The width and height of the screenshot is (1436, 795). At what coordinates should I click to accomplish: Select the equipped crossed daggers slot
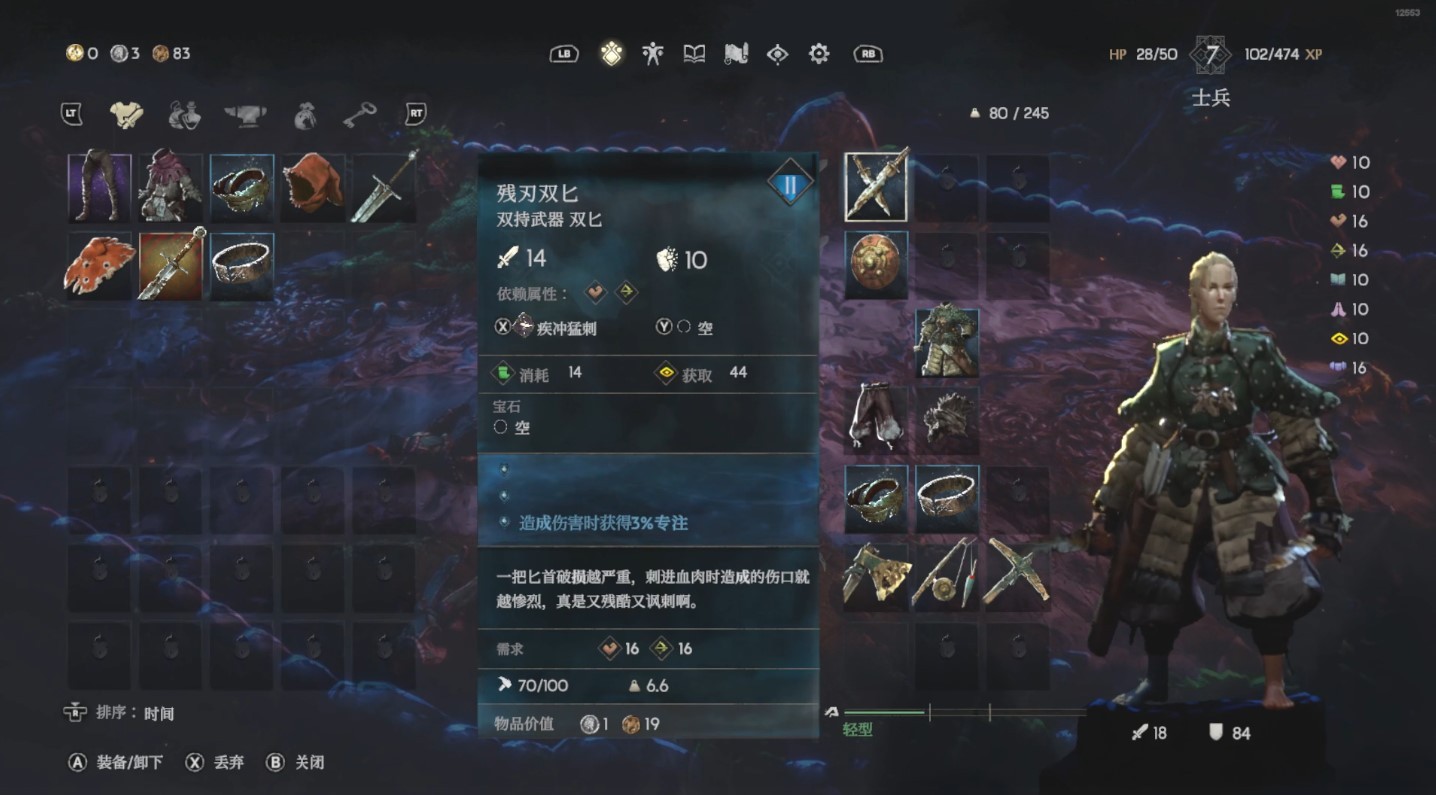(x=875, y=185)
